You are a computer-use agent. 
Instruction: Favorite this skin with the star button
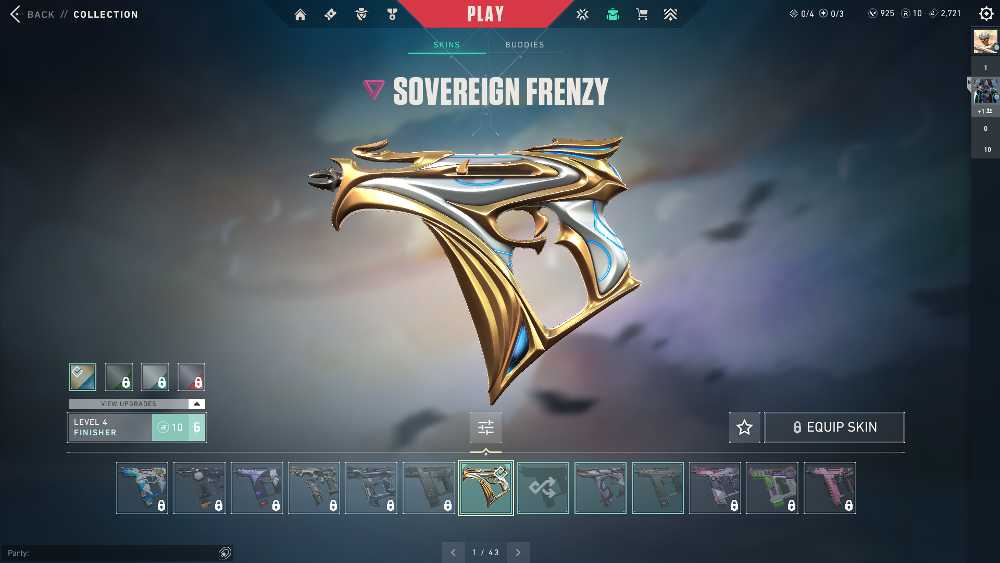click(744, 427)
